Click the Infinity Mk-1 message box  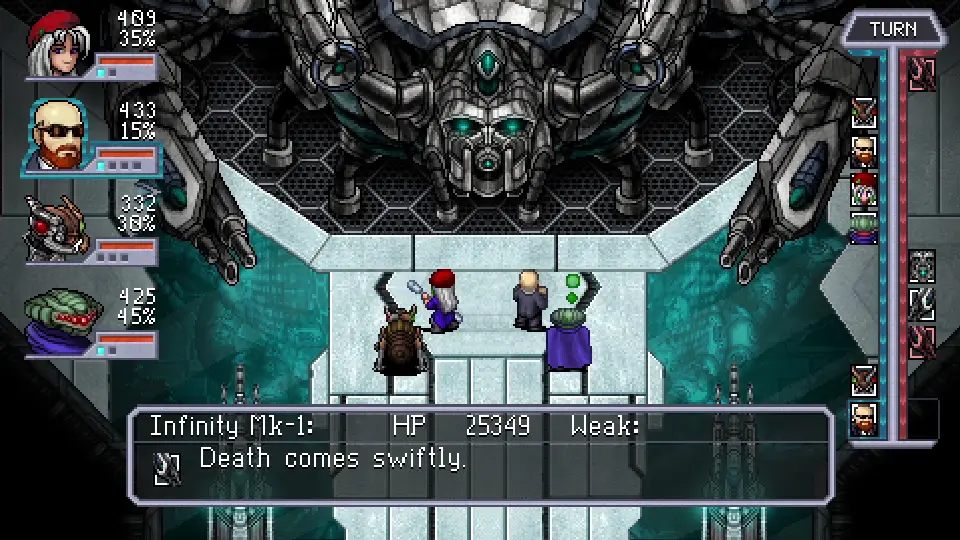[480, 454]
